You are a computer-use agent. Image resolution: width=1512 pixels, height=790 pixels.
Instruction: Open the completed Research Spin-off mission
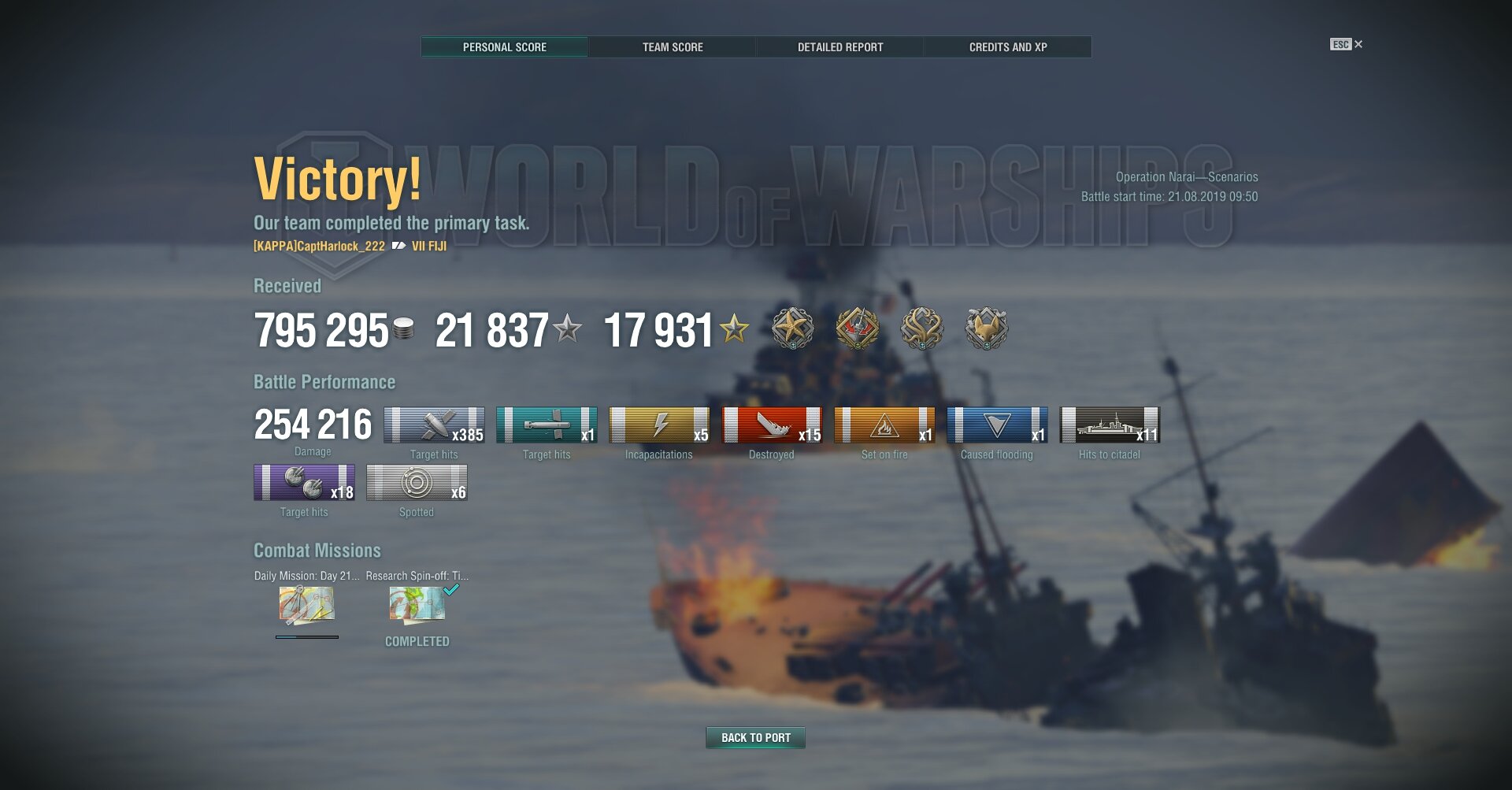(x=417, y=605)
